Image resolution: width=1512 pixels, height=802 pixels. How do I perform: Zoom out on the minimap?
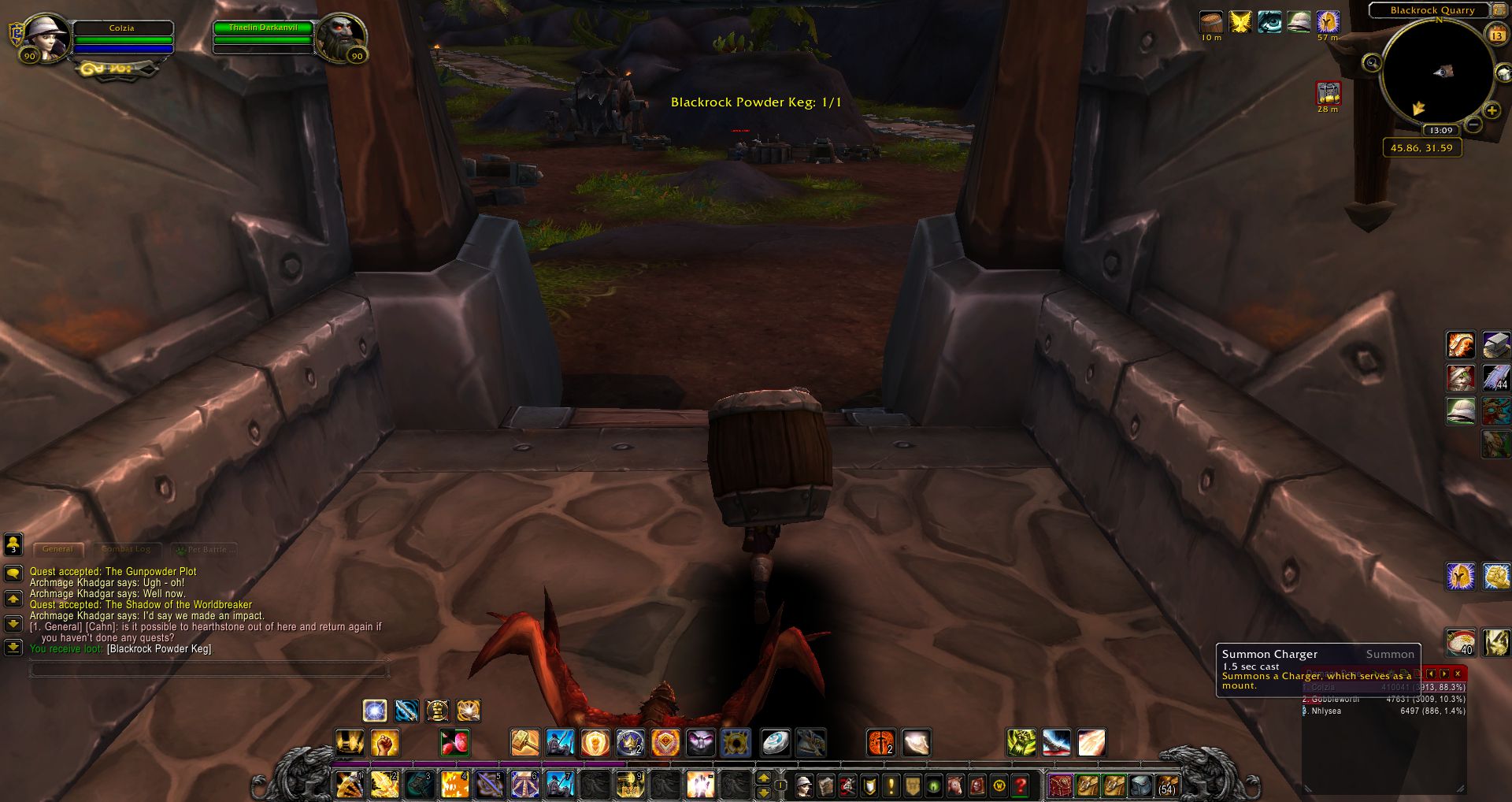pyautogui.click(x=1473, y=124)
